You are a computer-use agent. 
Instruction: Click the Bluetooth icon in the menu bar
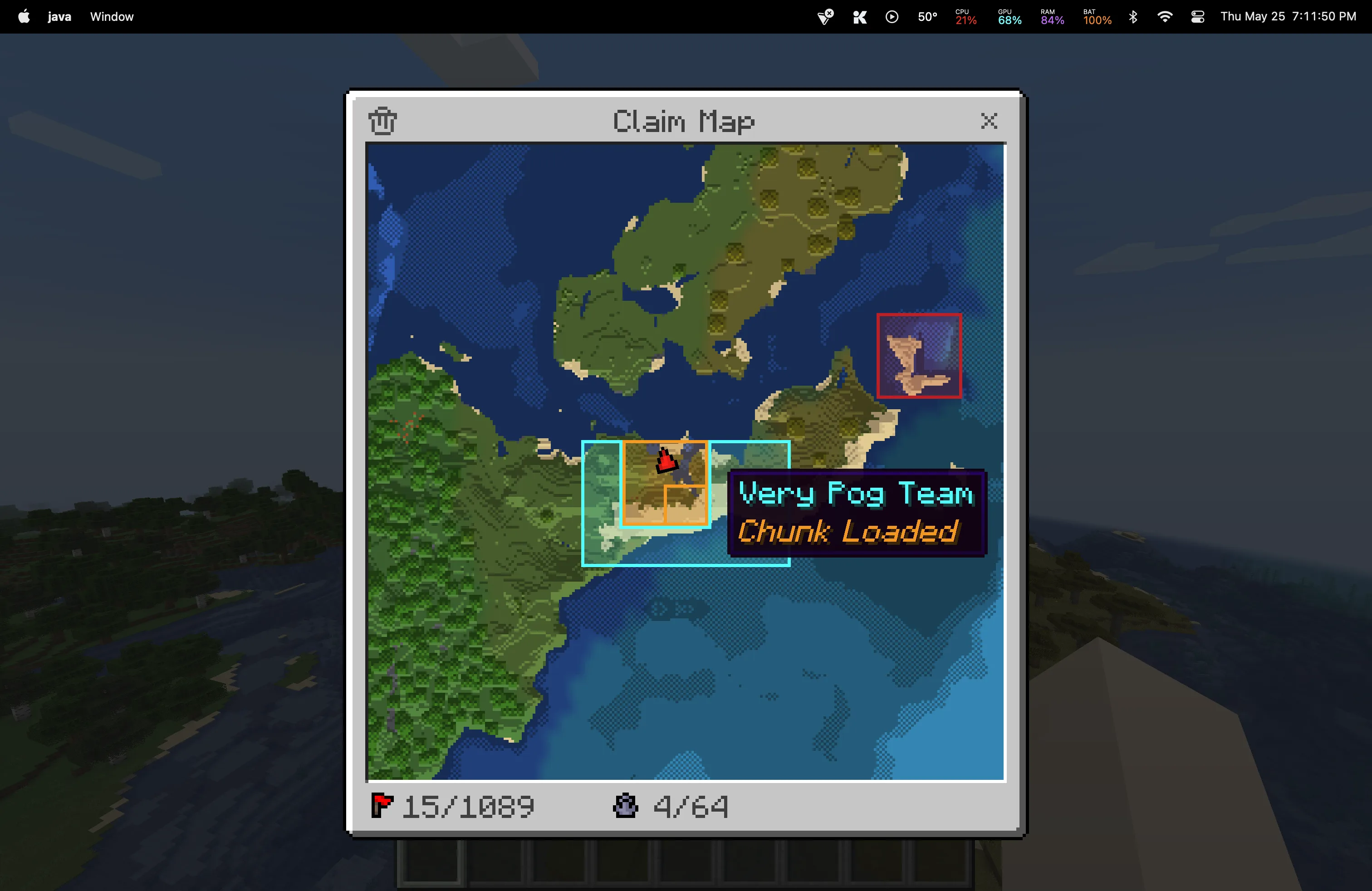coord(1132,17)
